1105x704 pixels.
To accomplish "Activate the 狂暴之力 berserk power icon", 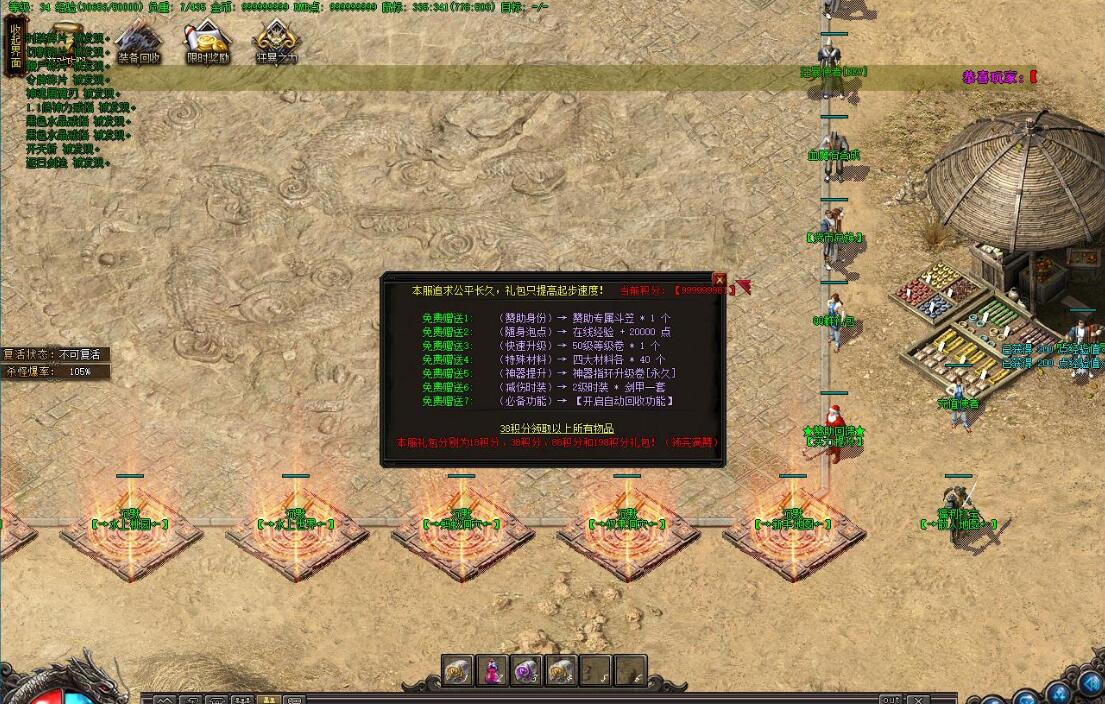I will 277,43.
